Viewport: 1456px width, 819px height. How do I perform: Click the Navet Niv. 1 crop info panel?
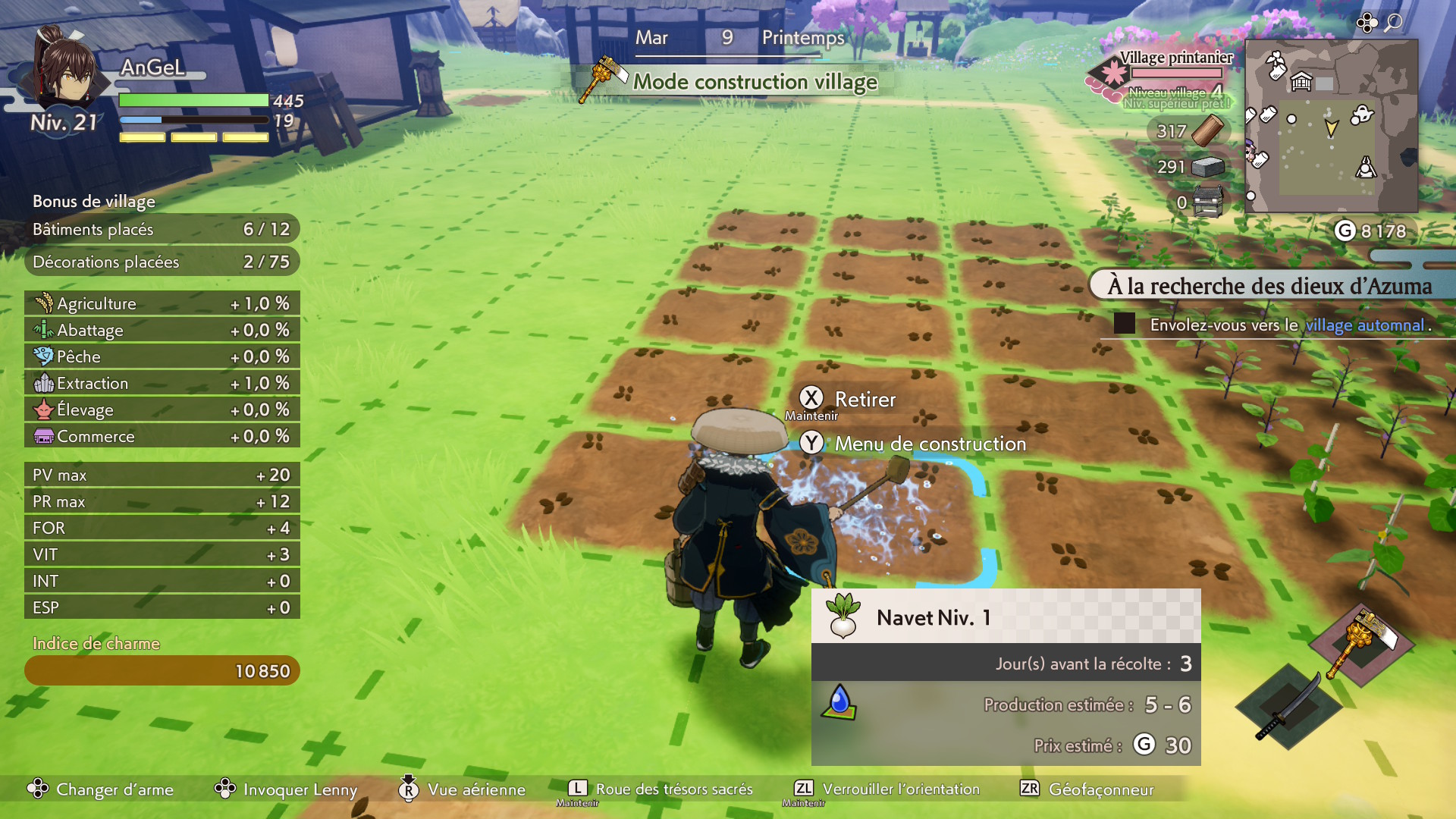click(1006, 676)
